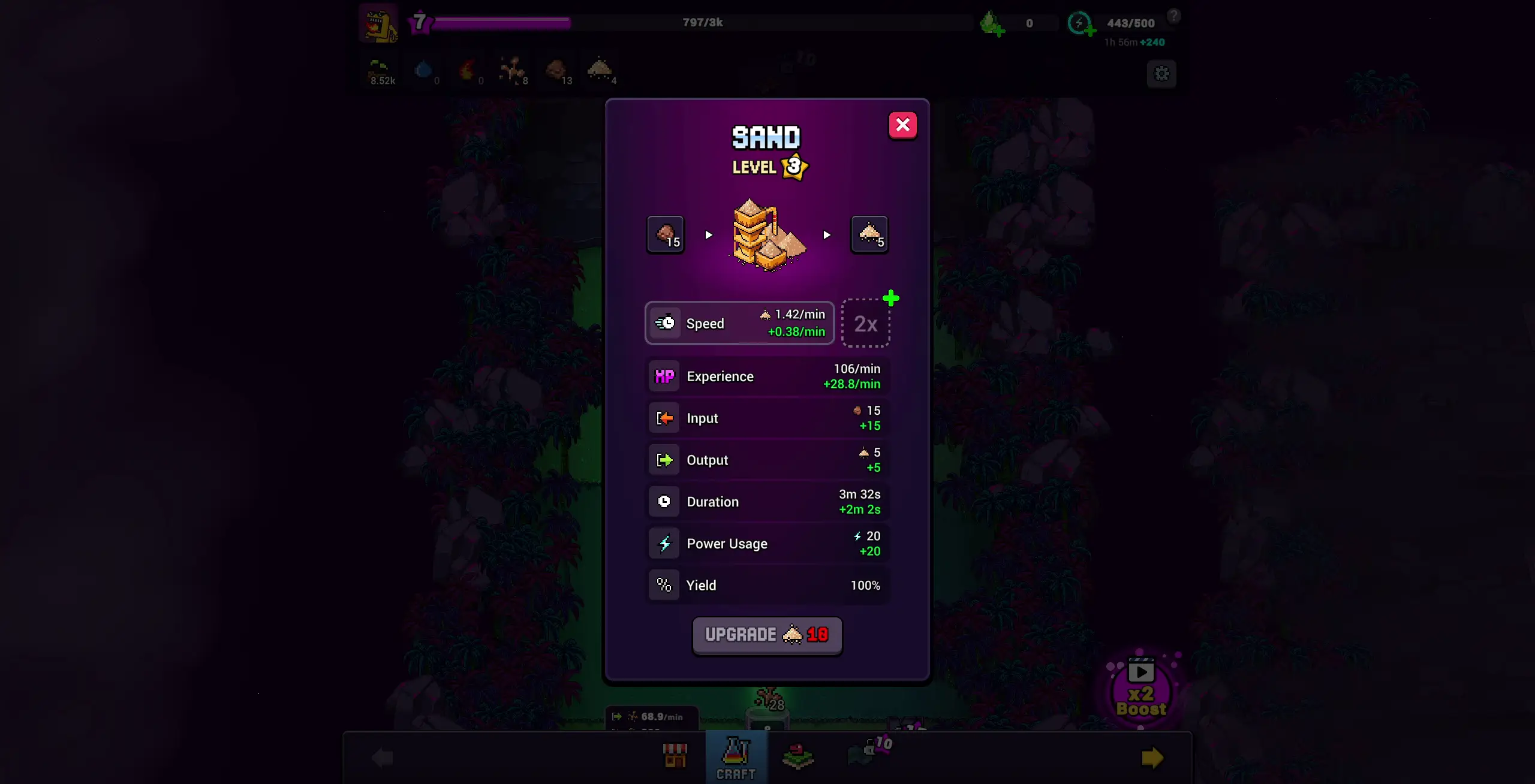
Task: Enable the 2x speed slot with green plus
Action: click(866, 324)
